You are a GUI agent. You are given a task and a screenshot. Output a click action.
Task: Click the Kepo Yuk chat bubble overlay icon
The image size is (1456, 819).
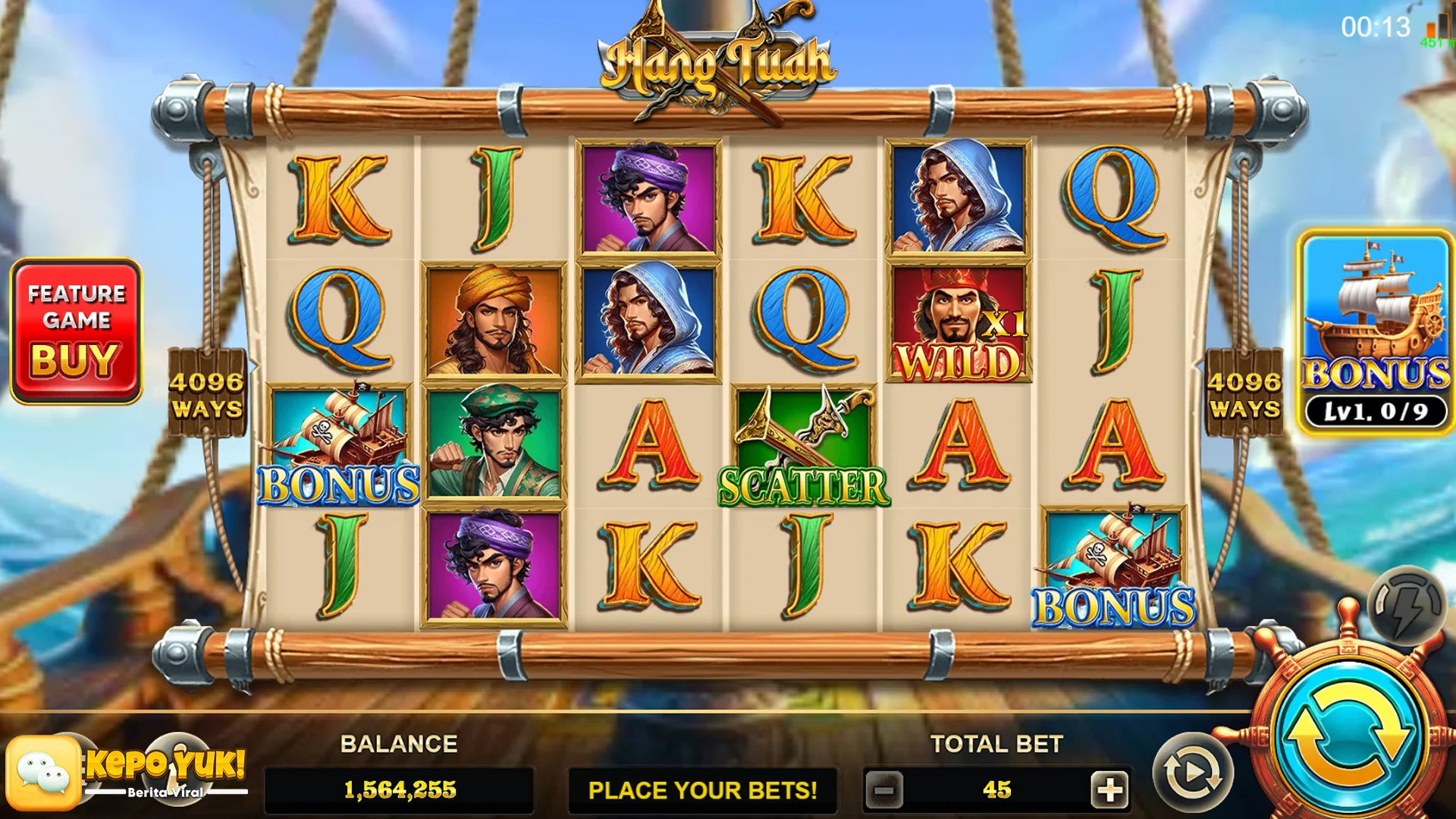[x=43, y=772]
